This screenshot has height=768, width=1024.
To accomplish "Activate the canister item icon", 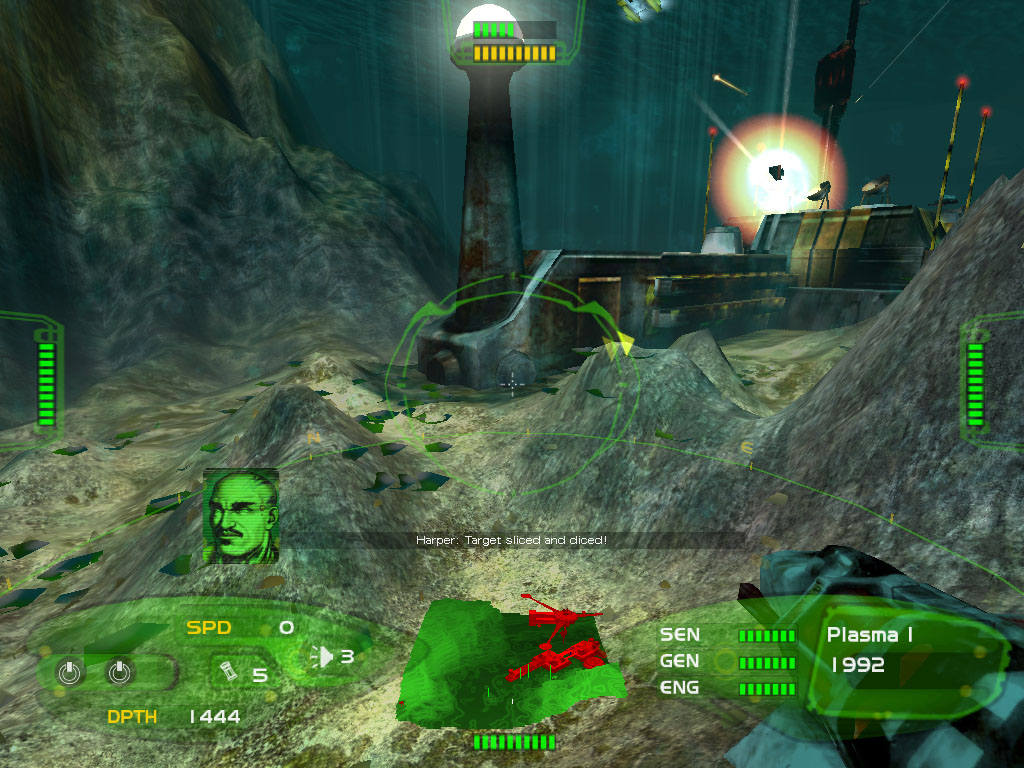I will coord(226,670).
